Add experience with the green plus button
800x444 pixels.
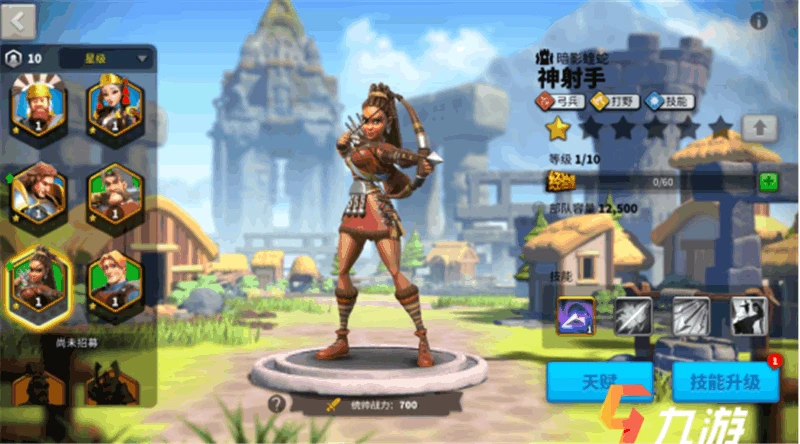pyautogui.click(x=768, y=182)
